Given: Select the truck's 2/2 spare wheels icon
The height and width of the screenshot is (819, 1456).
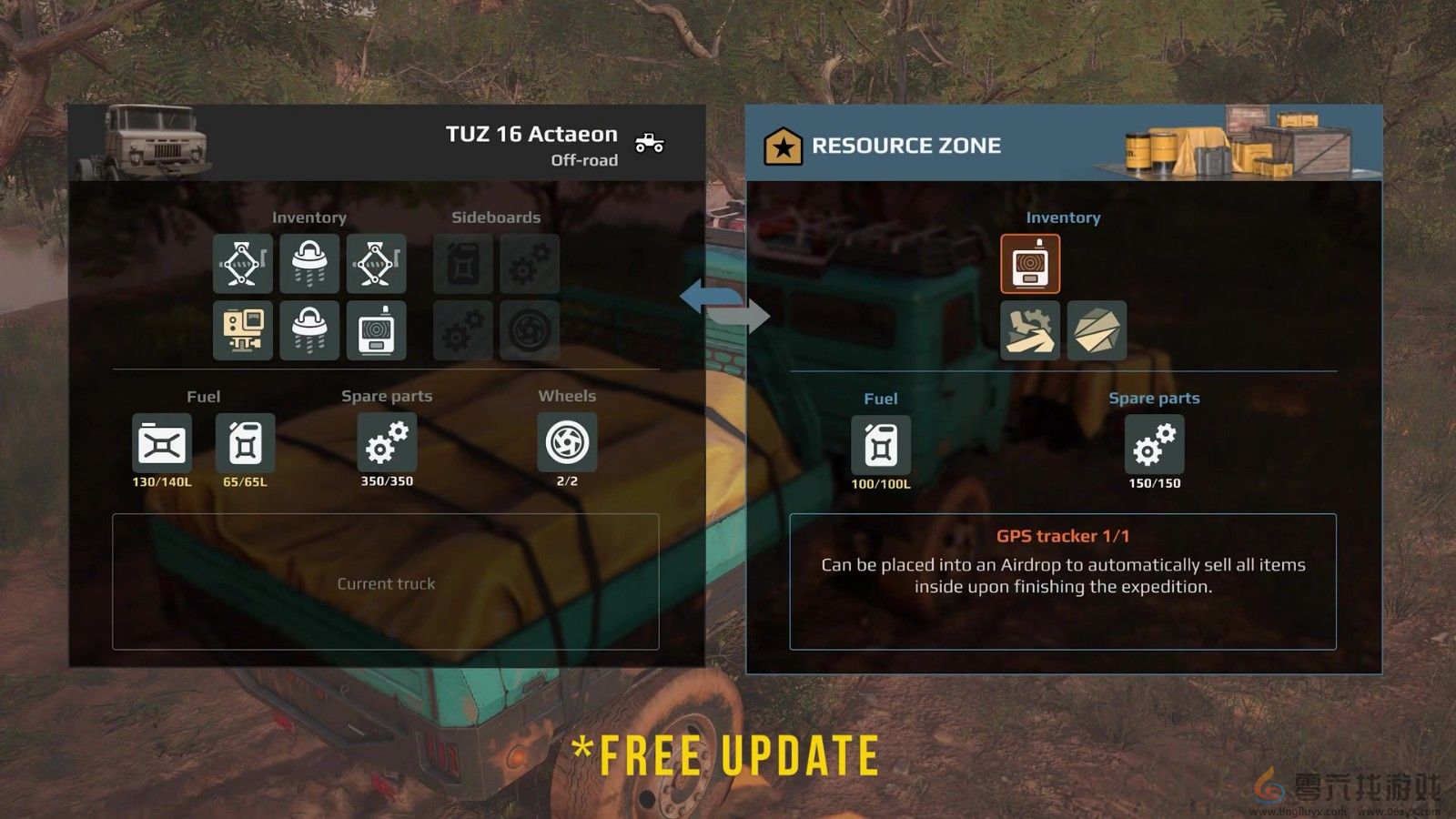Looking at the screenshot, I should click(x=567, y=443).
